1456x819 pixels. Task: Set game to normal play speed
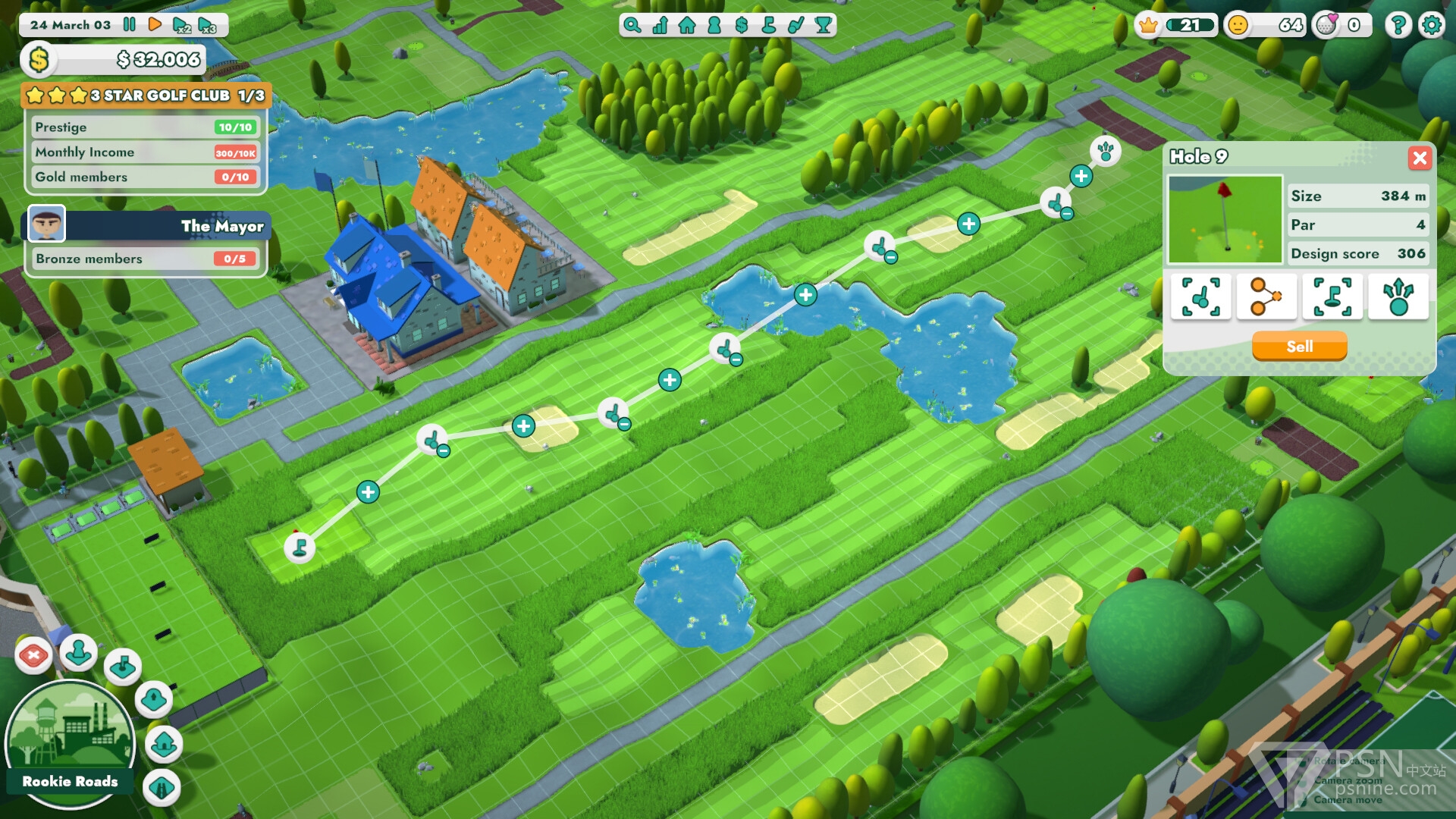[155, 24]
